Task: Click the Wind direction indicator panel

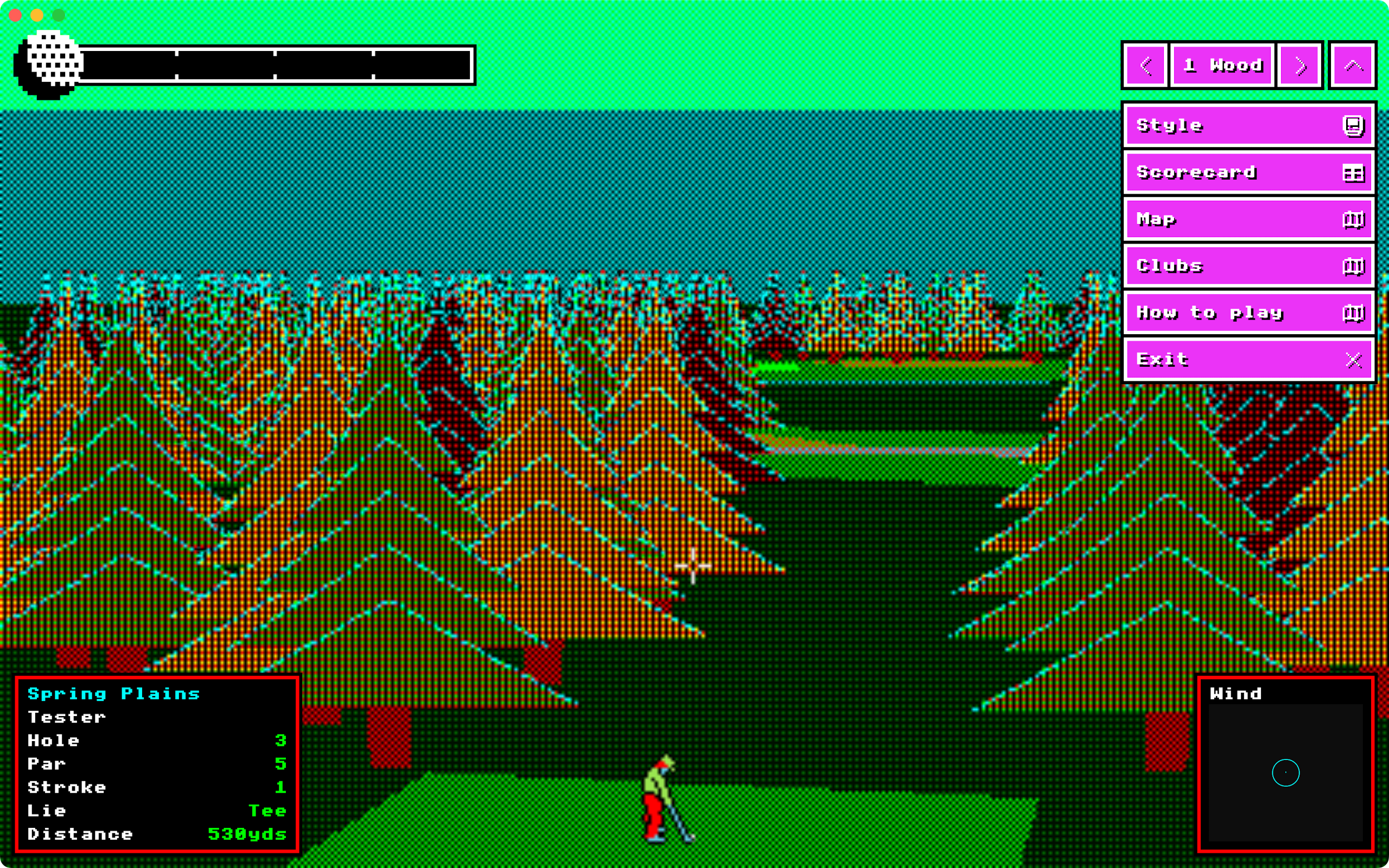Action: point(1286,763)
